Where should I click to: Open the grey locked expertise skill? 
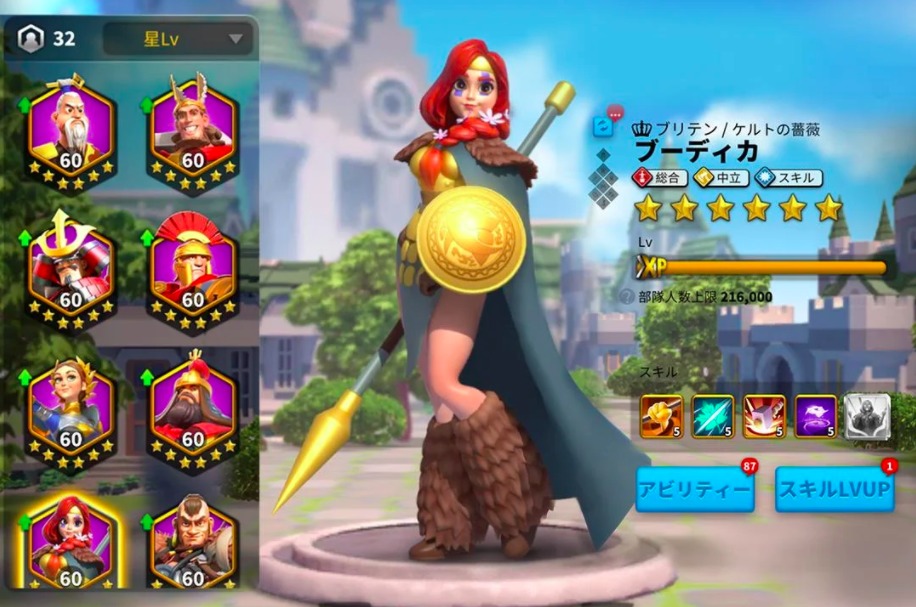pos(867,417)
